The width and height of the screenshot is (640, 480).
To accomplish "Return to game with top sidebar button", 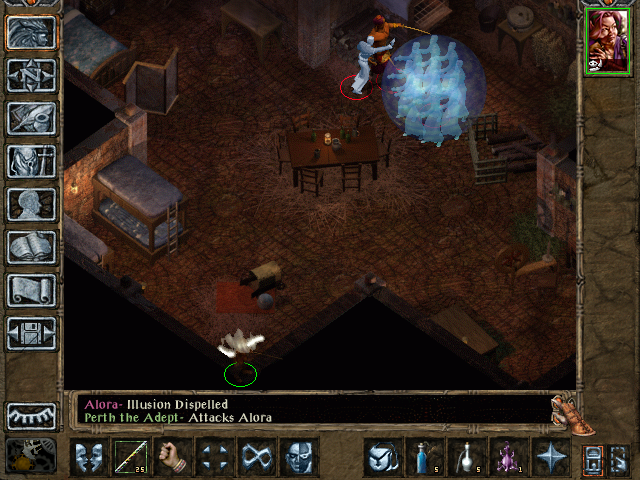I will tap(32, 32).
